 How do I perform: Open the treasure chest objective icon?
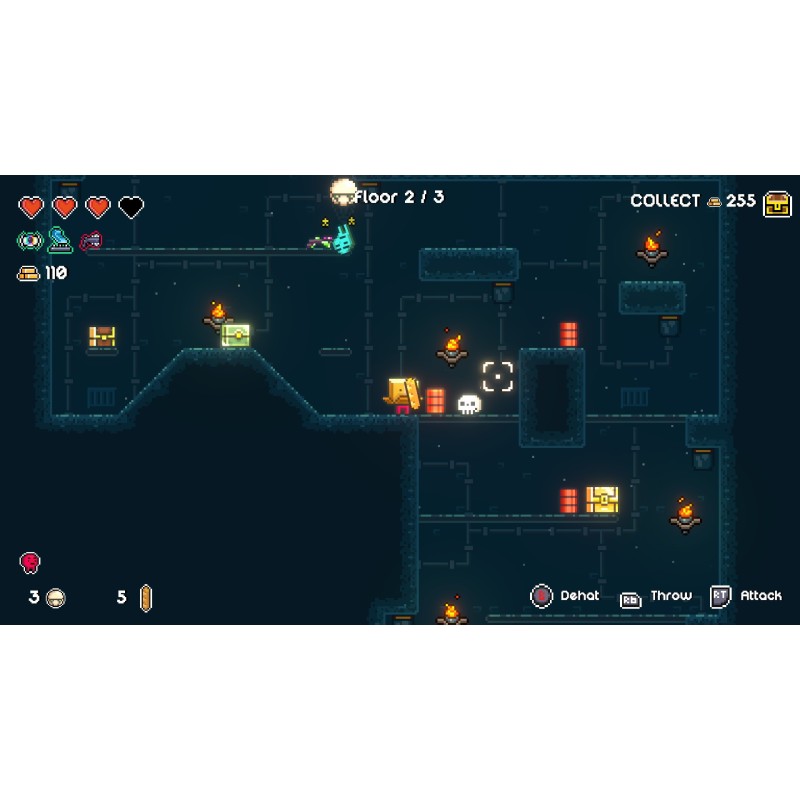777,202
